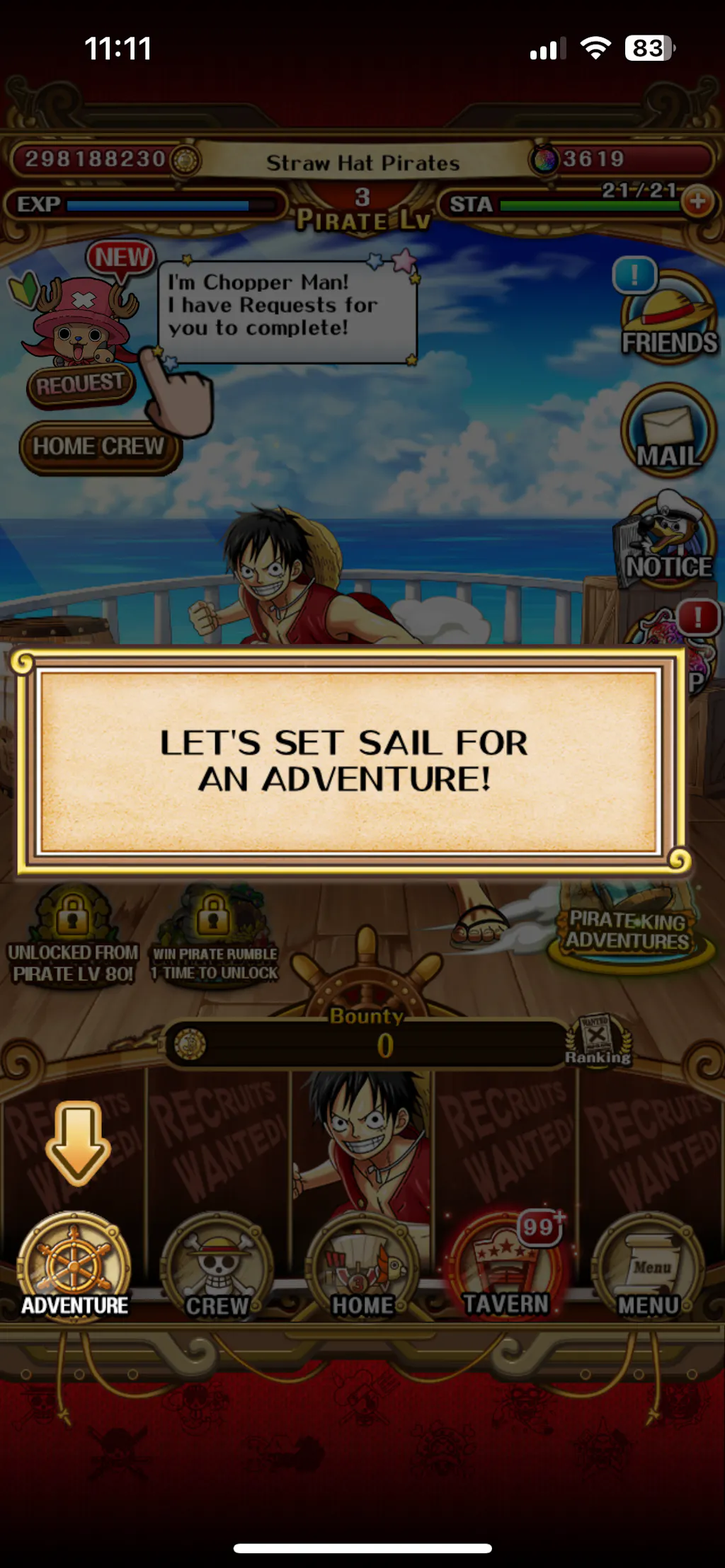This screenshot has width=725, height=1568.
Task: Open the Adventure ship wheel menu
Action: point(74,1268)
